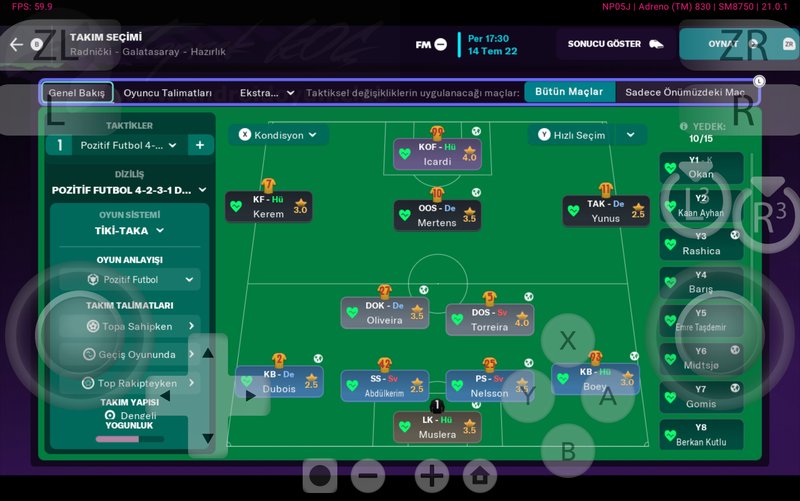The image size is (800, 501).
Task: Open the Ekstra dropdown
Action: click(267, 93)
